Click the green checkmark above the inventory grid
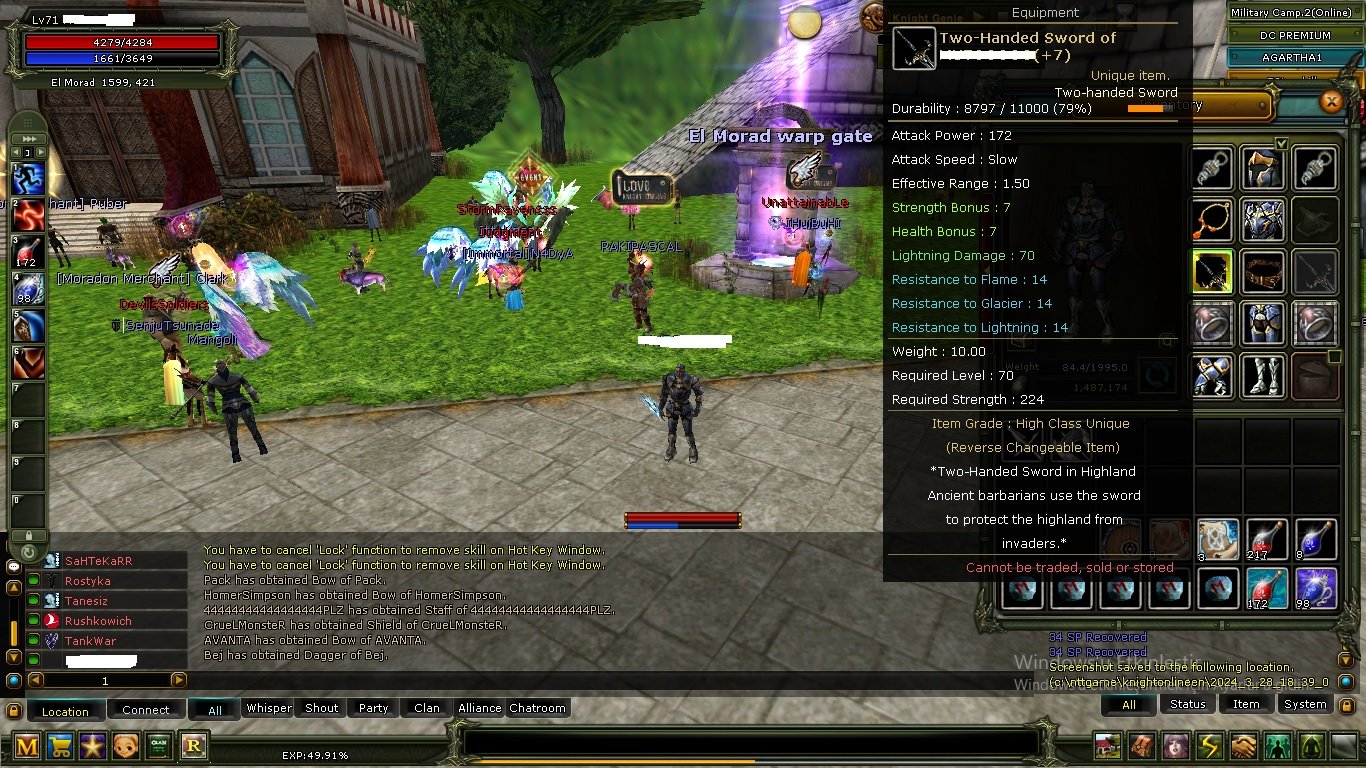 1281,144
